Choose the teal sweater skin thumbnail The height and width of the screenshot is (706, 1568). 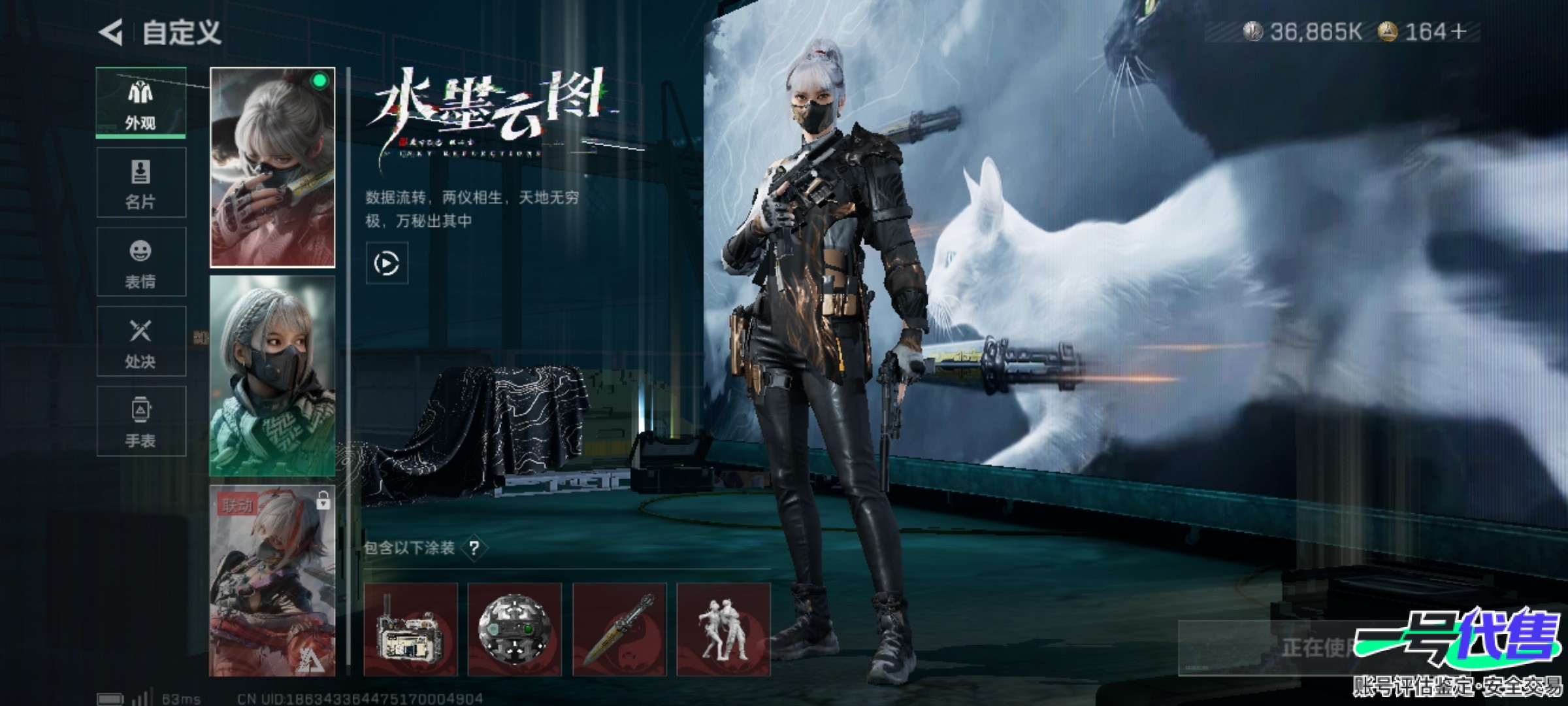click(x=272, y=375)
